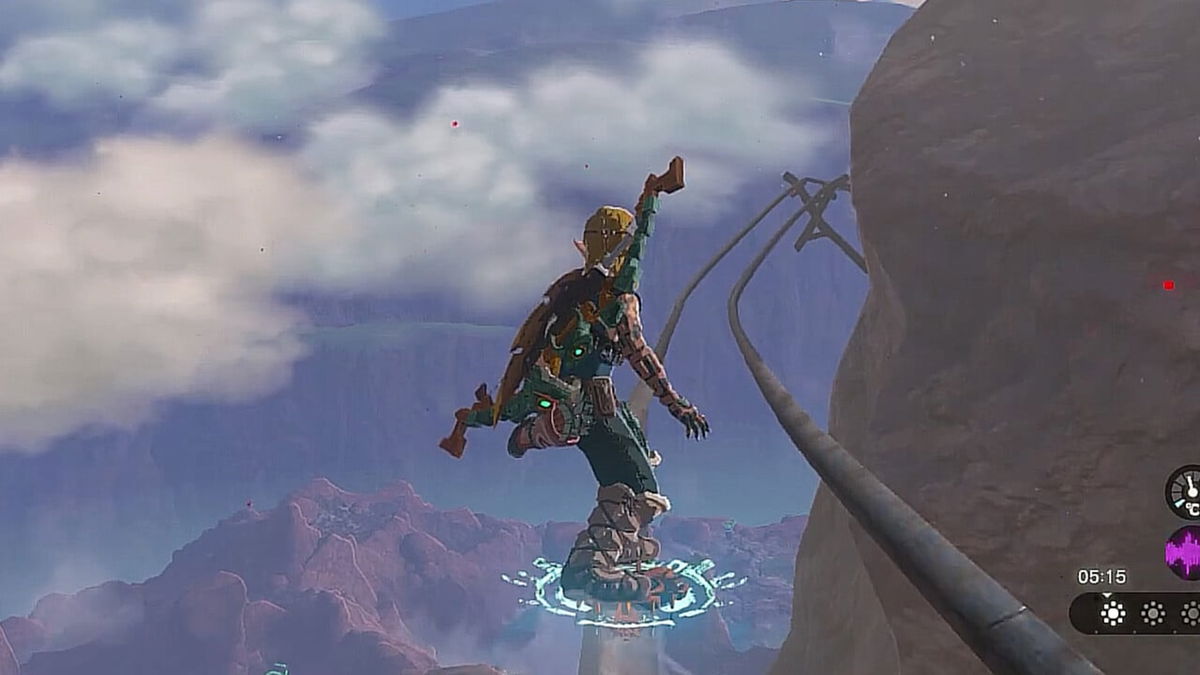The width and height of the screenshot is (1200, 675).
Task: Click the highlighted current sunny weather icon
Action: point(1113,613)
